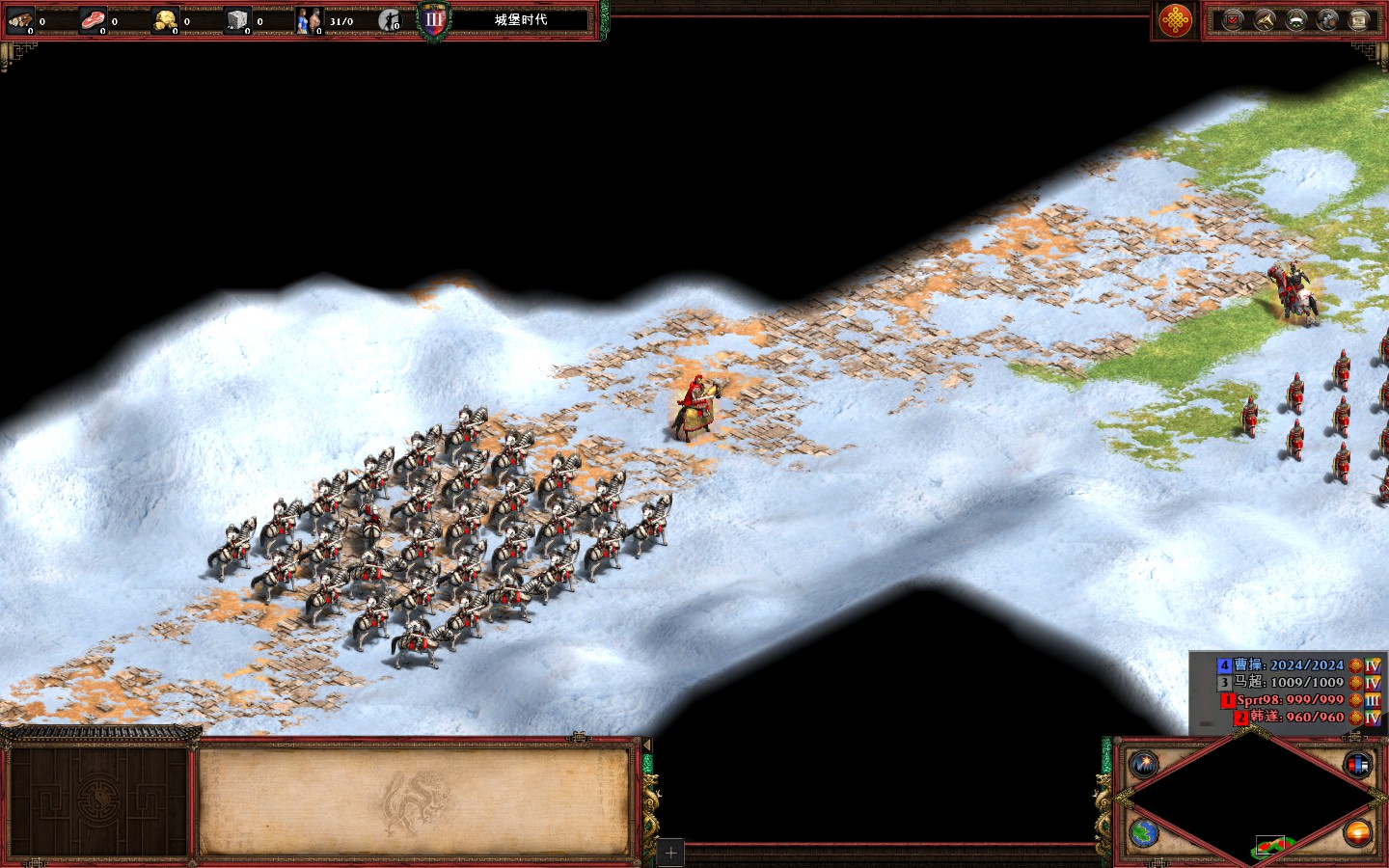Select 马超 in the player score list
The height and width of the screenshot is (868, 1389).
tap(1288, 683)
